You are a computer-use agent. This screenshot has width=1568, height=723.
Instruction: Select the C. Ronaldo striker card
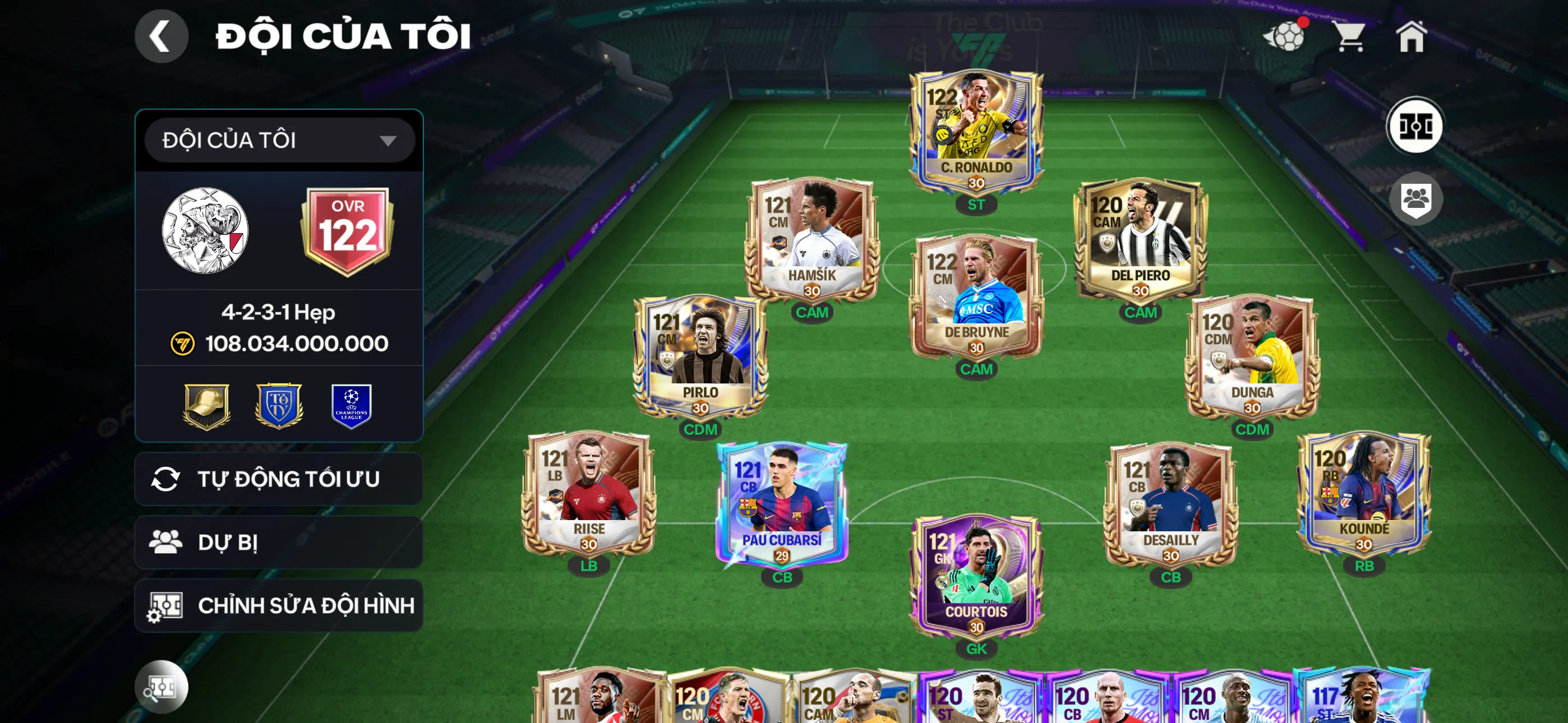tap(975, 128)
